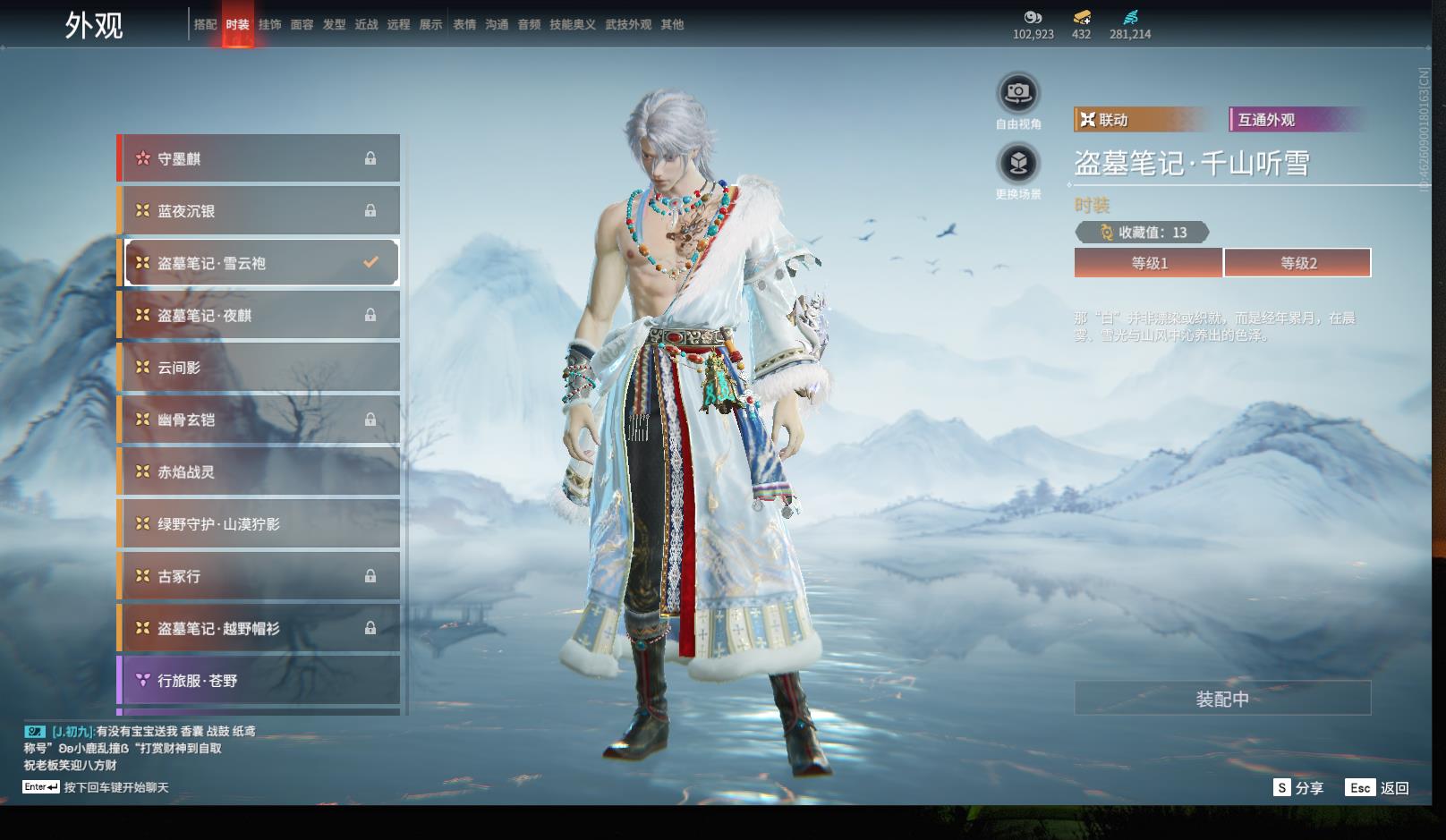The image size is (1446, 840).
Task: Open the 武技外观 tab
Action: [x=627, y=25]
